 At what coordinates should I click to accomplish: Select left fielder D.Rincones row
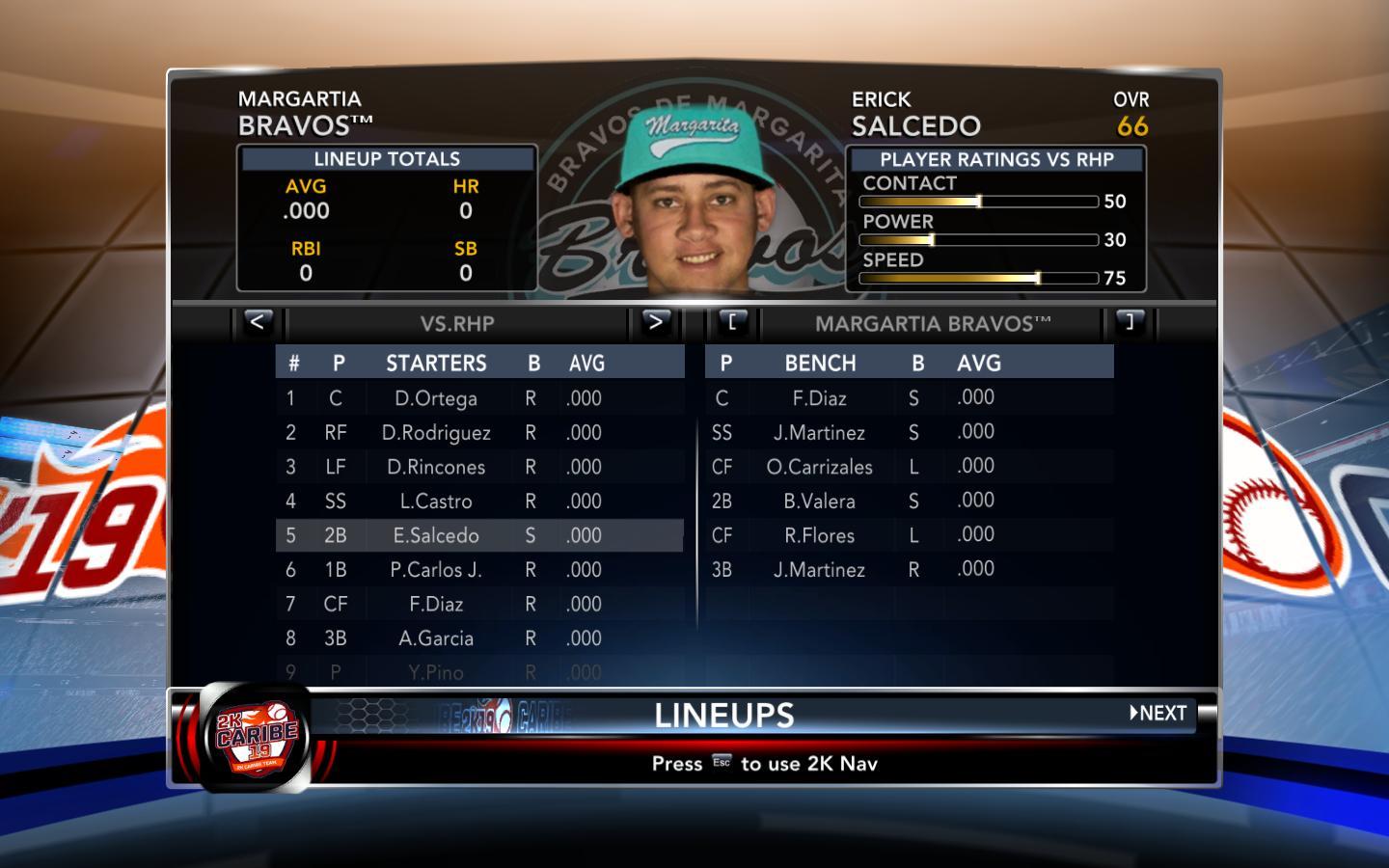(436, 467)
